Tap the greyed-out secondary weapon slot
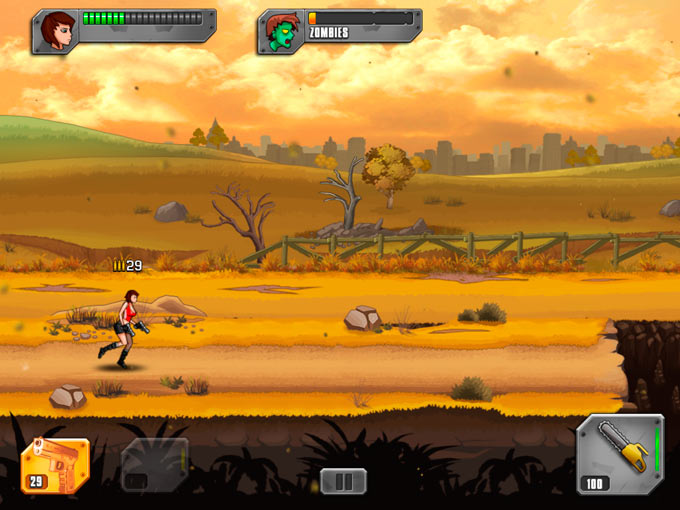 (154, 465)
